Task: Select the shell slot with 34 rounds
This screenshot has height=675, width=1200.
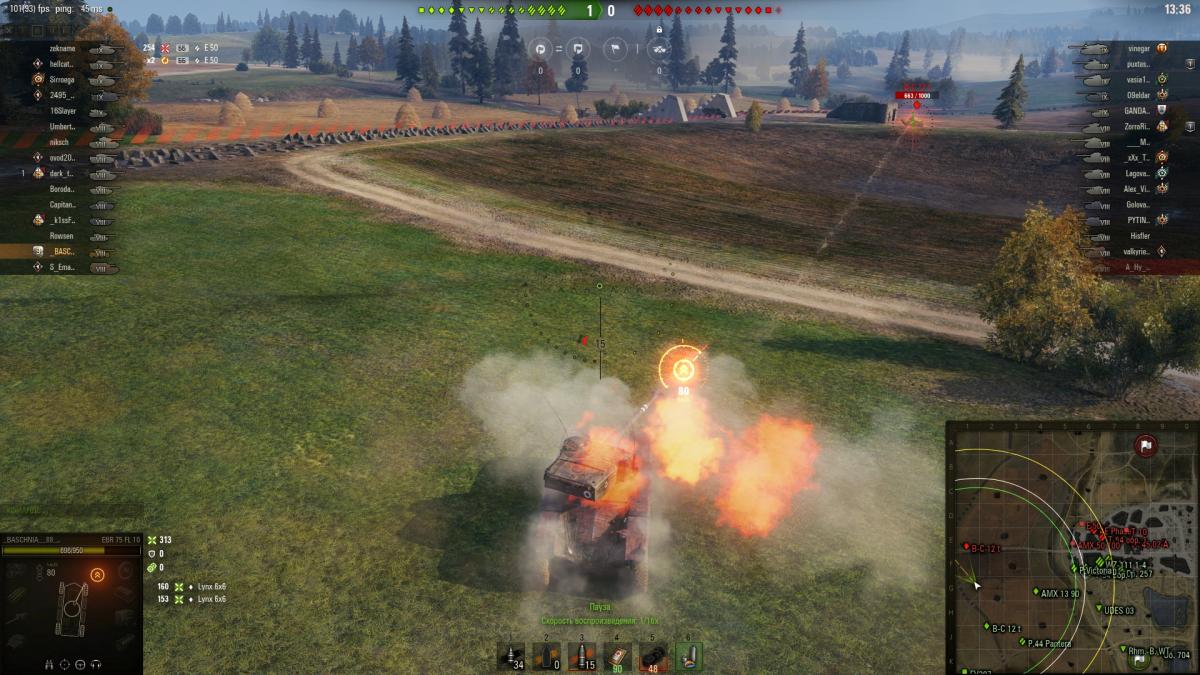Action: pos(511,657)
